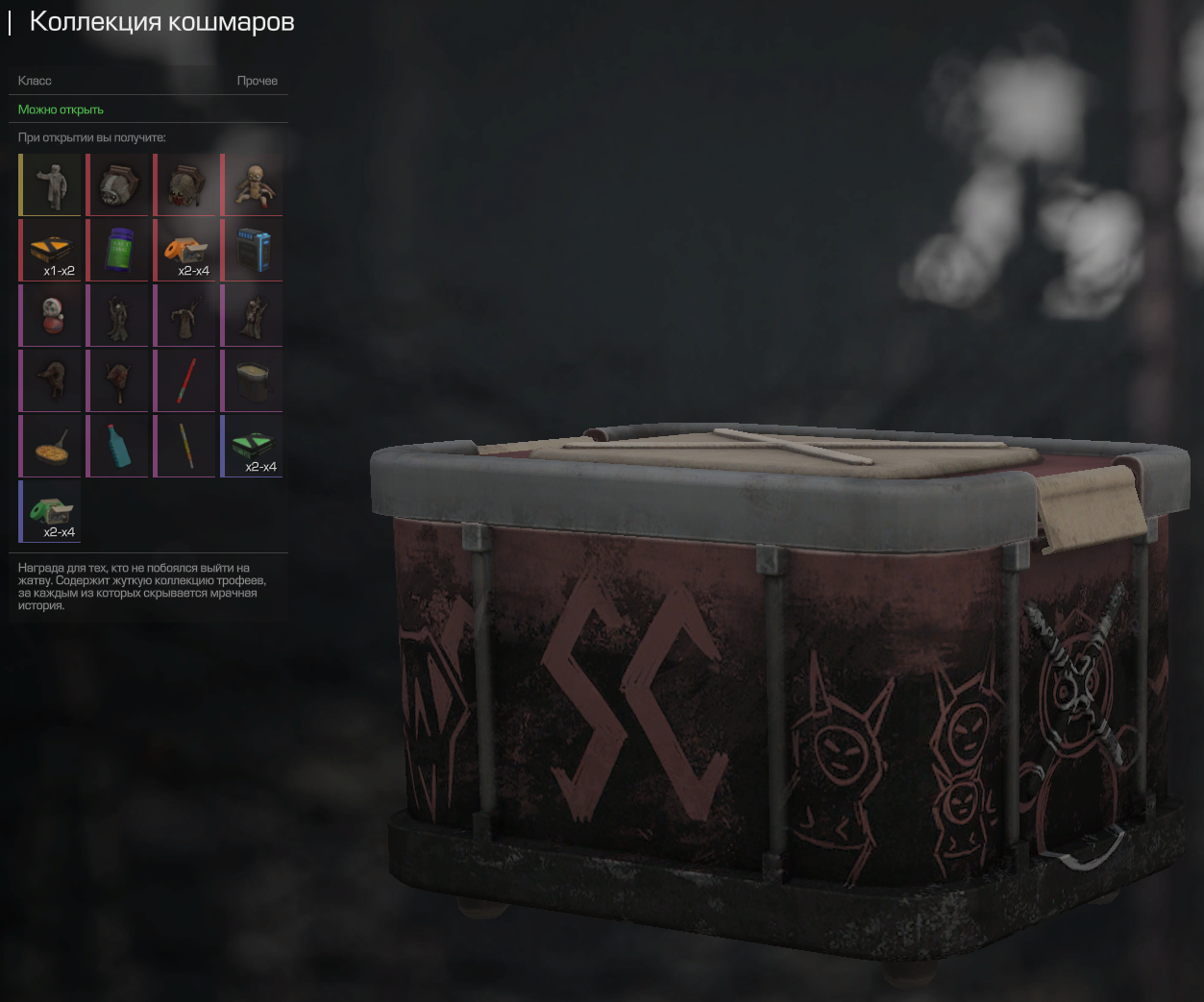1204x1002 pixels.
Task: Choose the frying pan food item
Action: [x=51, y=446]
